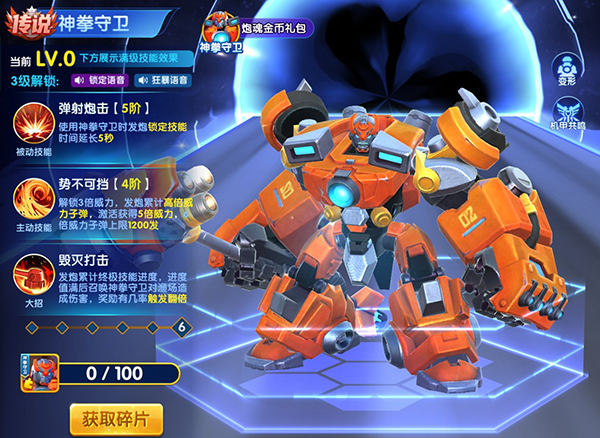Tap the 获取碎片 button
The image size is (600, 438).
tap(117, 416)
